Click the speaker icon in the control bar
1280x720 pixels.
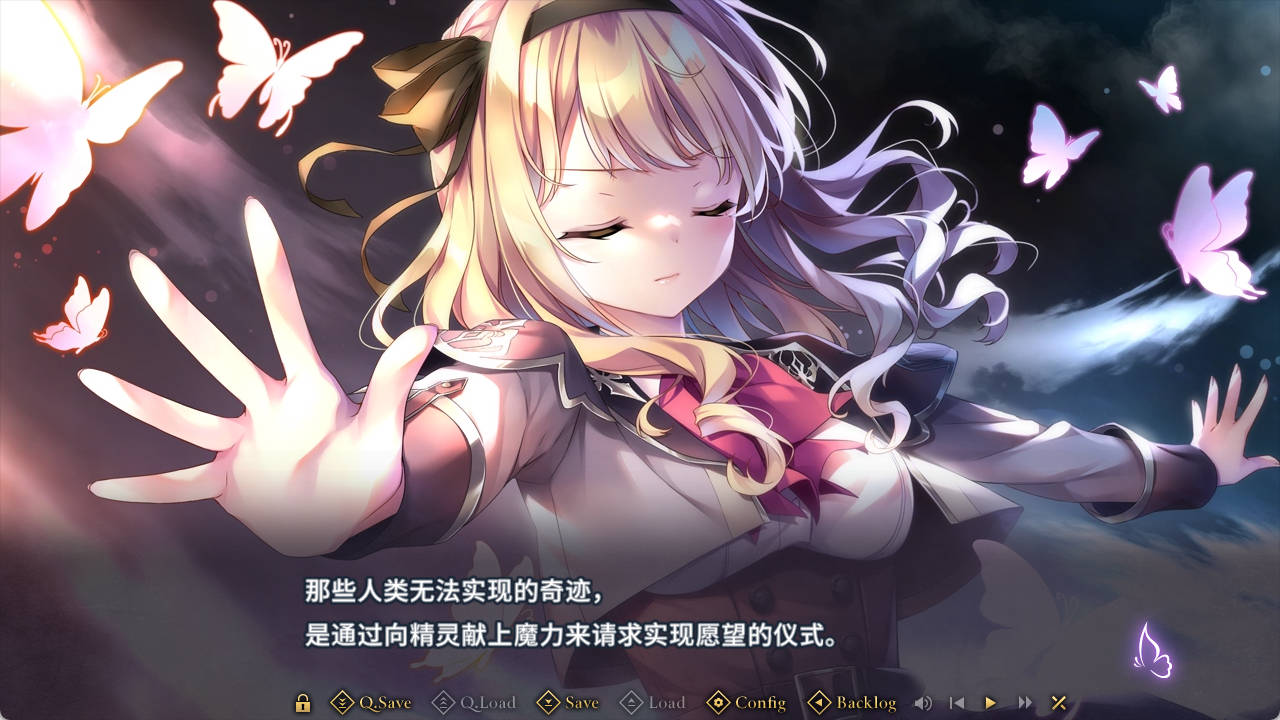pos(924,703)
